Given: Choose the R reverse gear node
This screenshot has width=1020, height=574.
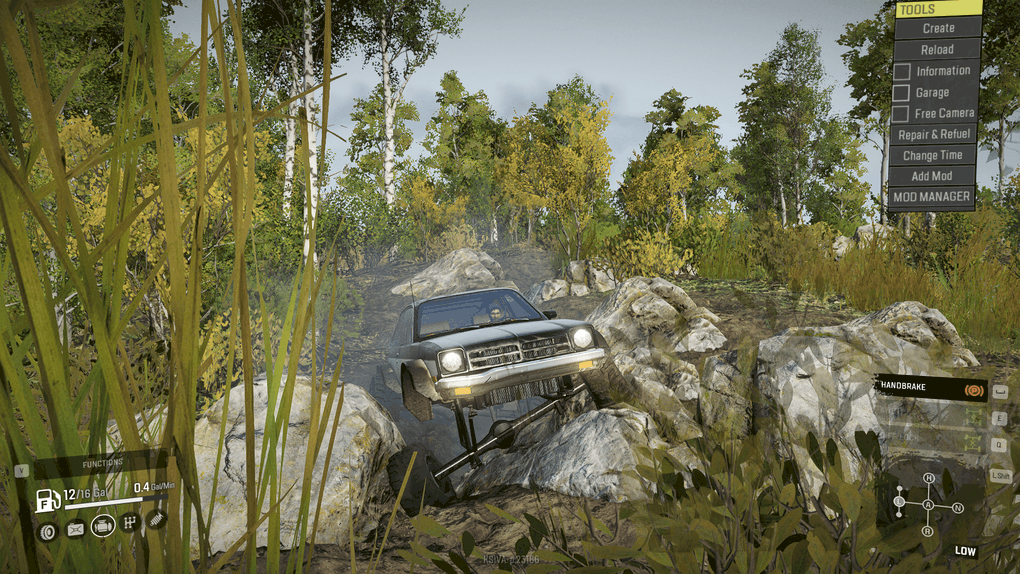Looking at the screenshot, I should point(927,531).
